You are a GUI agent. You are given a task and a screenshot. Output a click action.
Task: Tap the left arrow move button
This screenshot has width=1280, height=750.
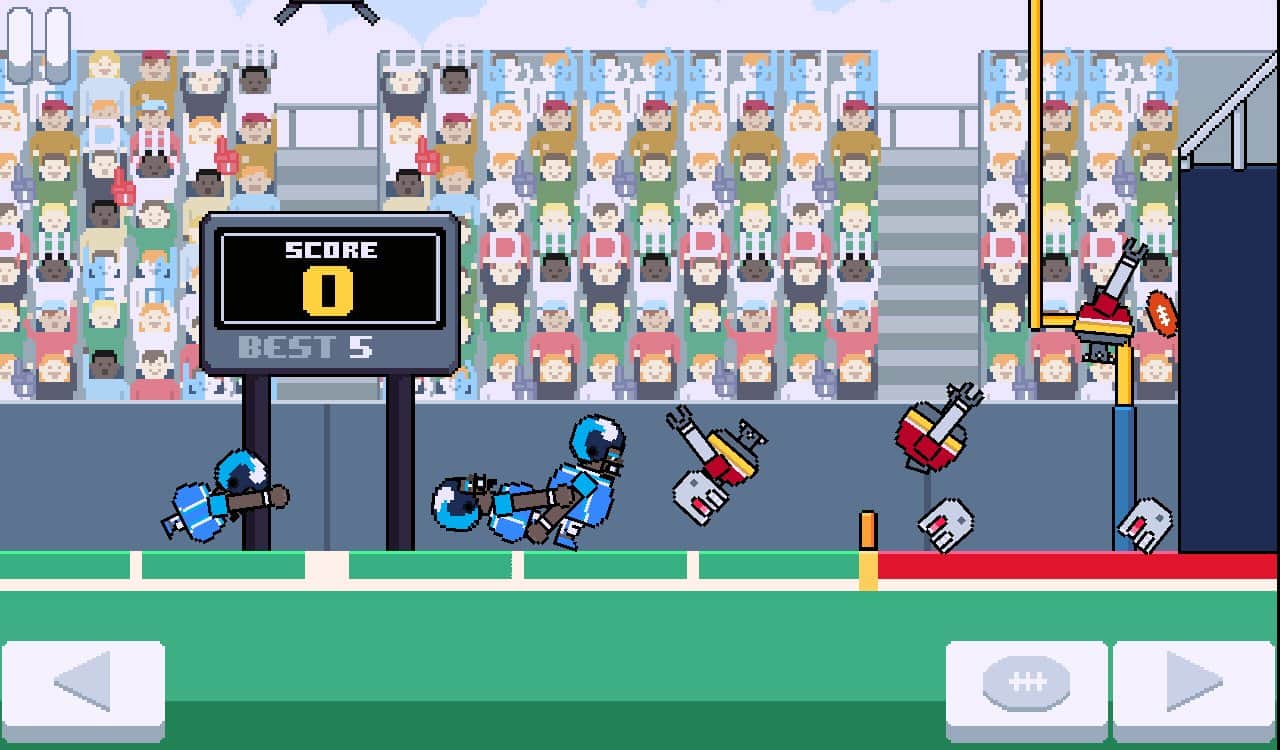click(x=84, y=688)
